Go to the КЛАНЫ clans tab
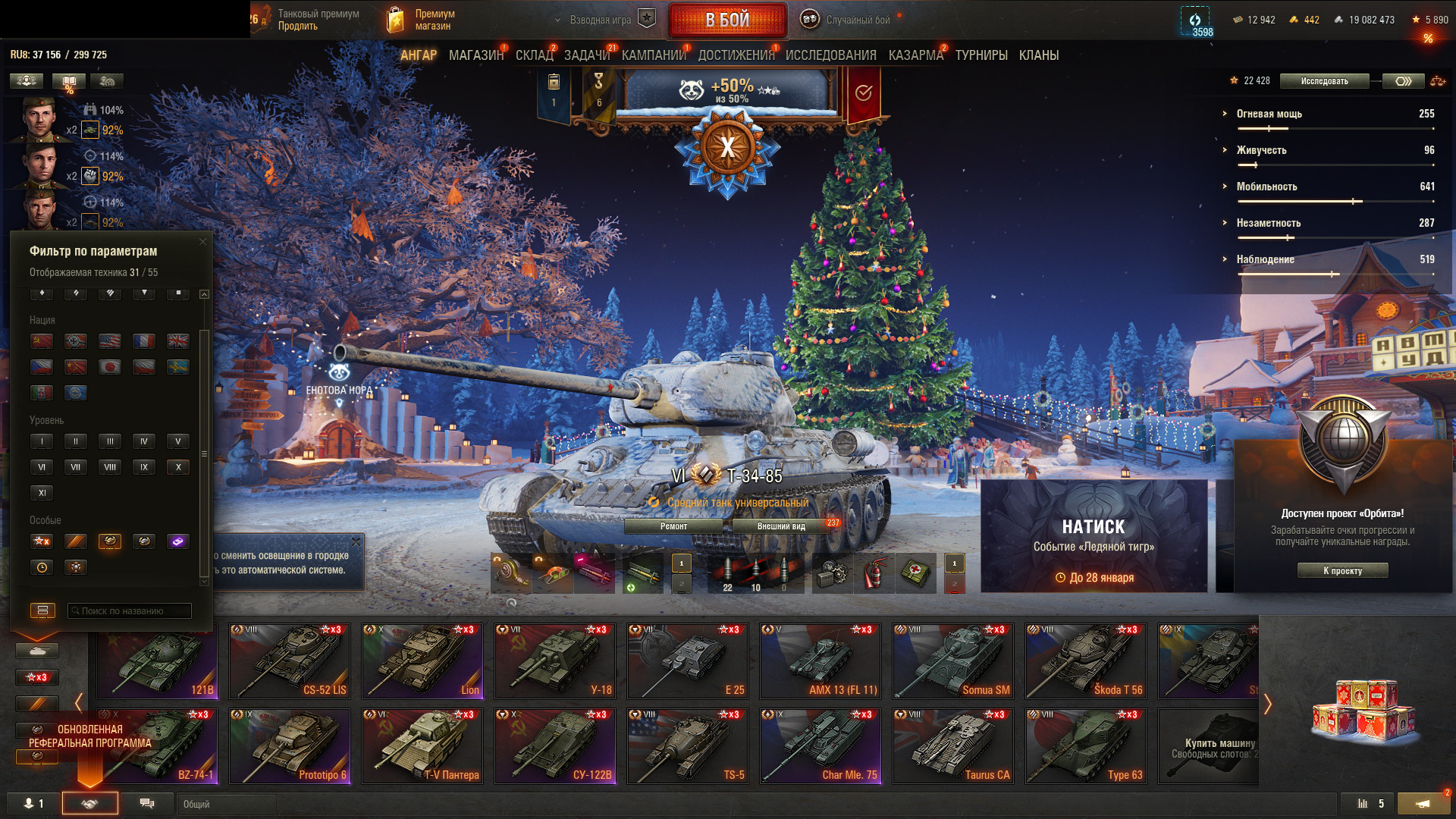The image size is (1456, 819). [x=1038, y=55]
